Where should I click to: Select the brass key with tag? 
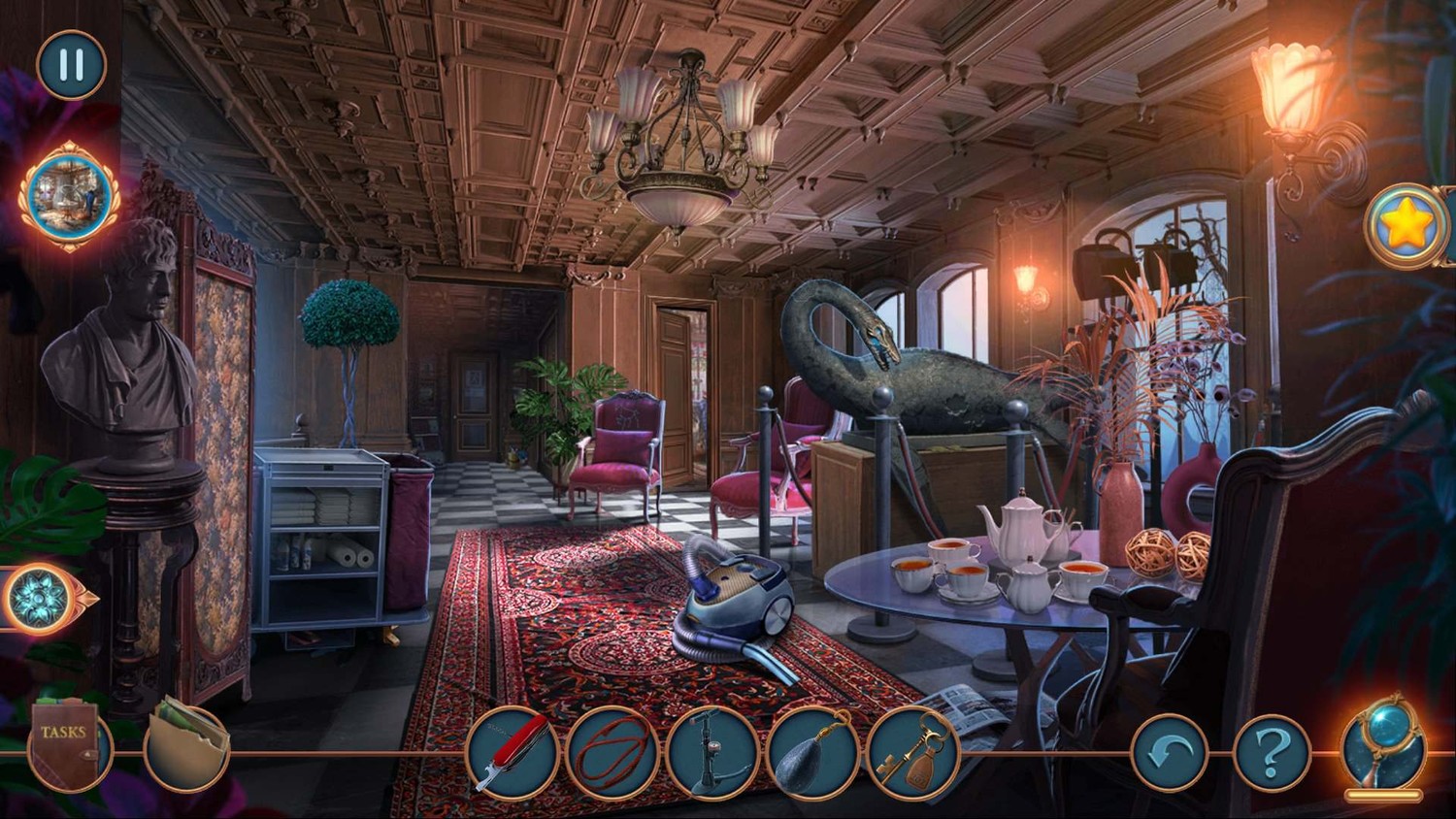(911, 753)
